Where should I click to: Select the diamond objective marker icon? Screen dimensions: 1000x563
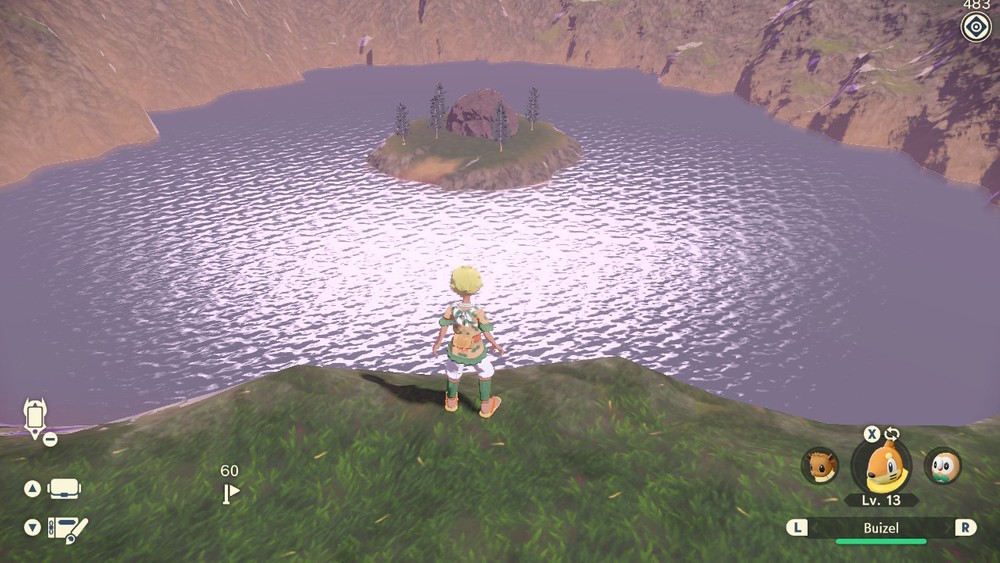(x=975, y=28)
